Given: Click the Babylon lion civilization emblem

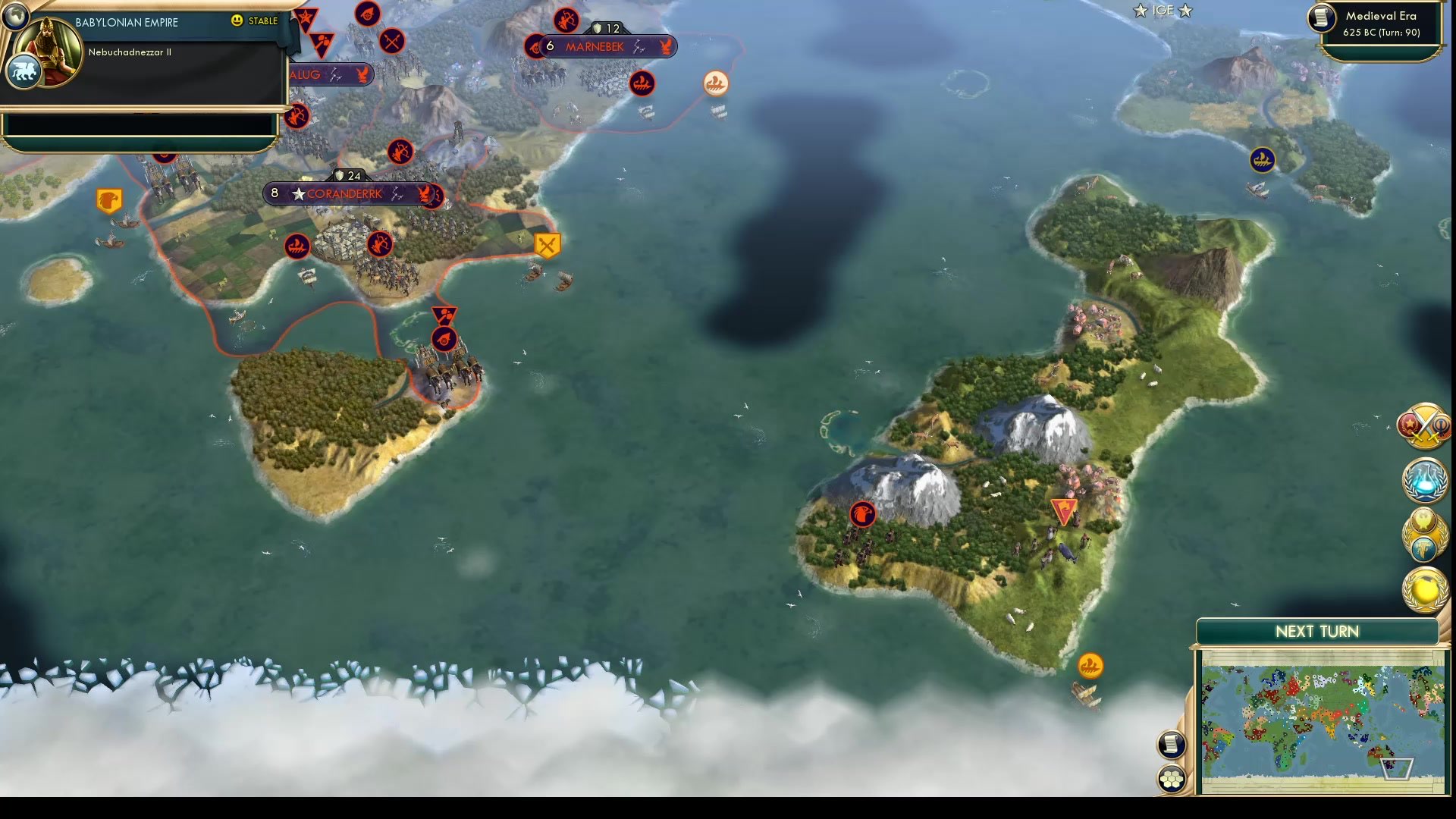Looking at the screenshot, I should (26, 72).
